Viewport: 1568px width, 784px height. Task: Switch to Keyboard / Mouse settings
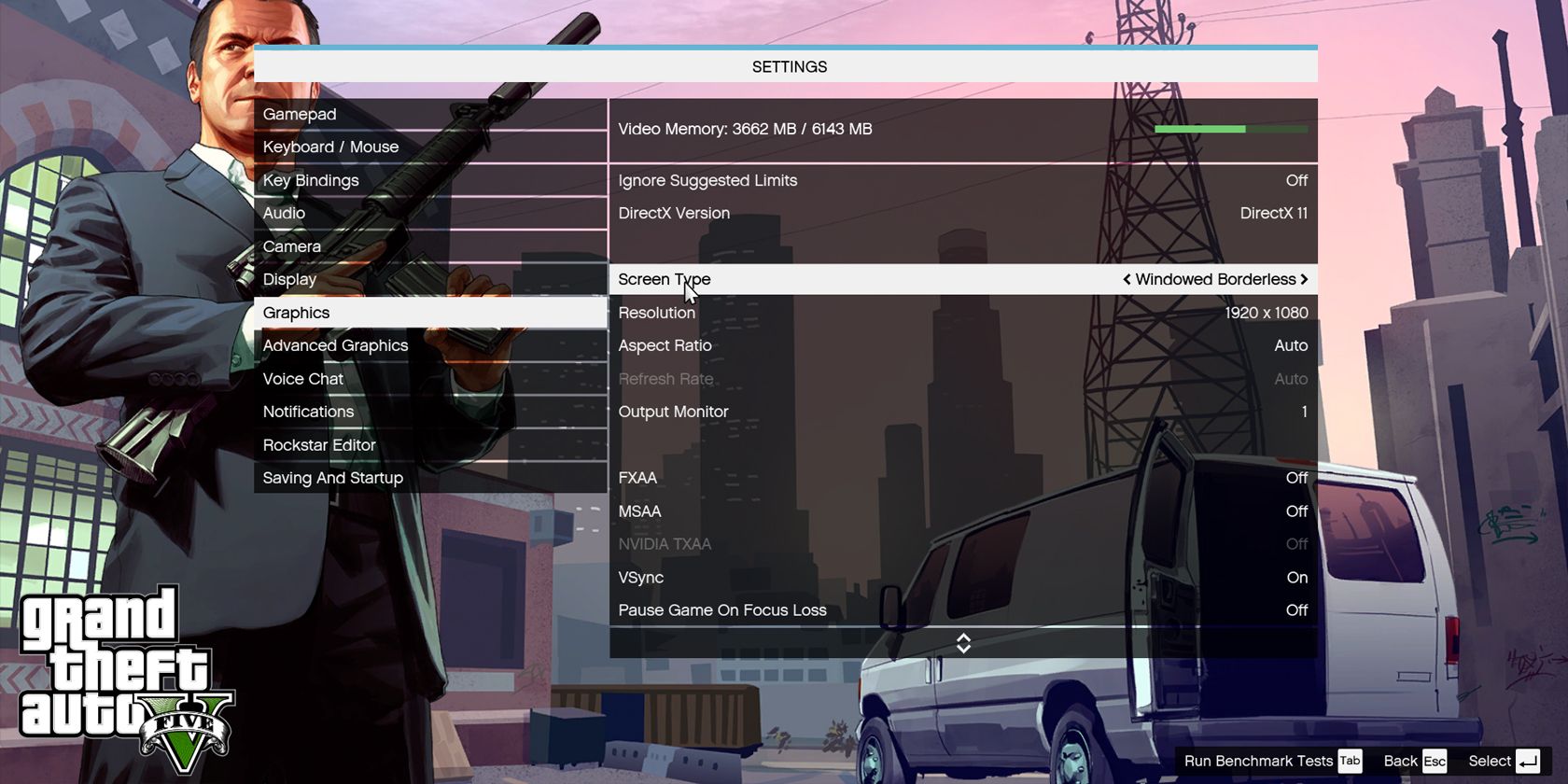[x=329, y=147]
